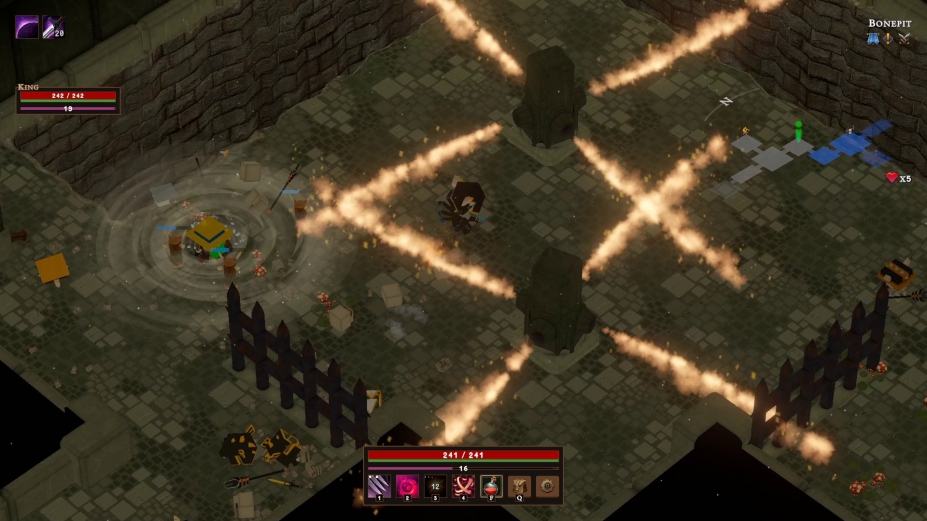Viewport: 927px width, 521px height.
Task: Cast the pink swirling orb ability
Action: pyautogui.click(x=407, y=486)
